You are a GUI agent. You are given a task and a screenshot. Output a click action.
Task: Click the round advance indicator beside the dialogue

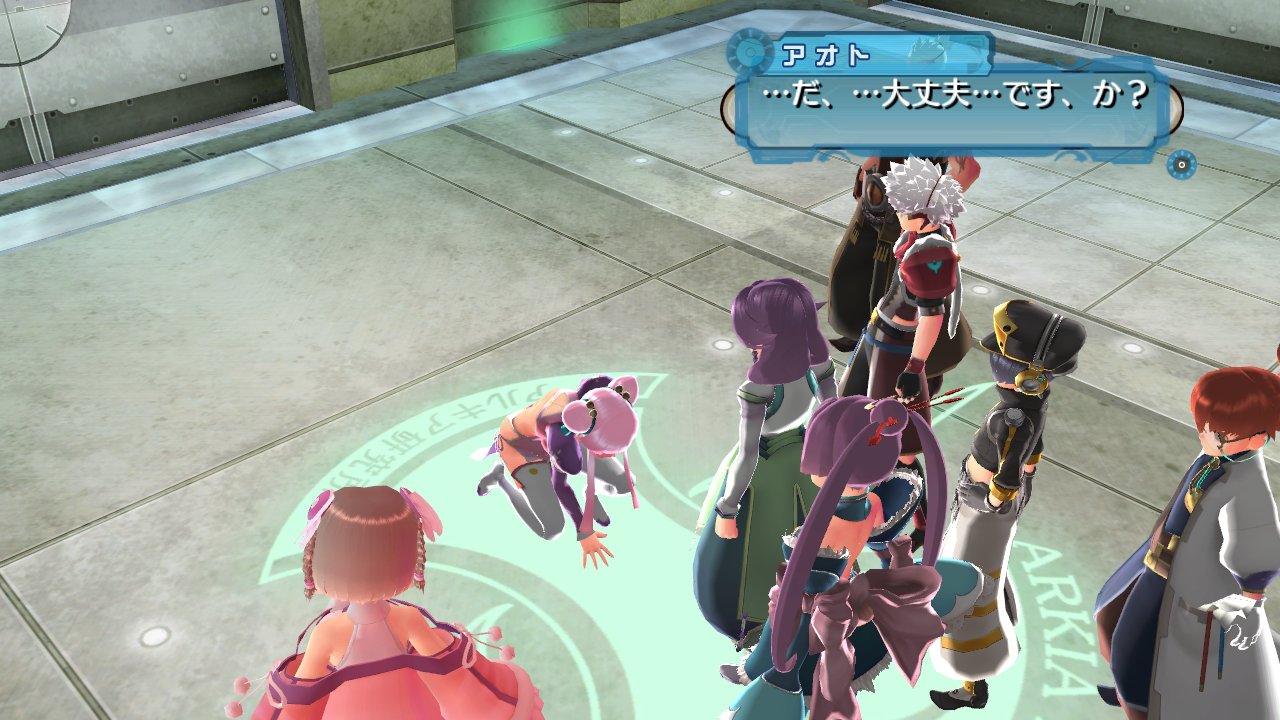point(1181,164)
